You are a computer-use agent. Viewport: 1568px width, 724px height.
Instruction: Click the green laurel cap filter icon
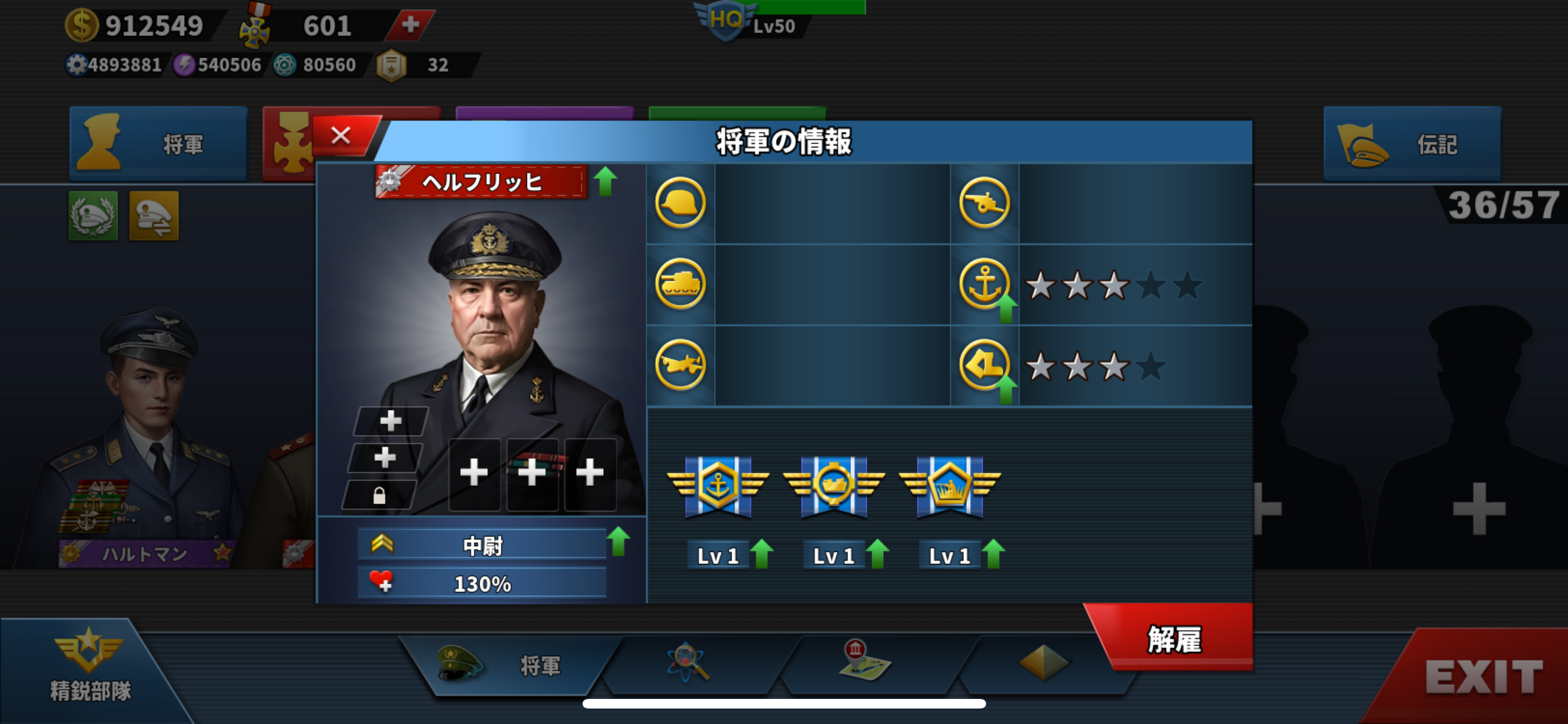(x=93, y=216)
